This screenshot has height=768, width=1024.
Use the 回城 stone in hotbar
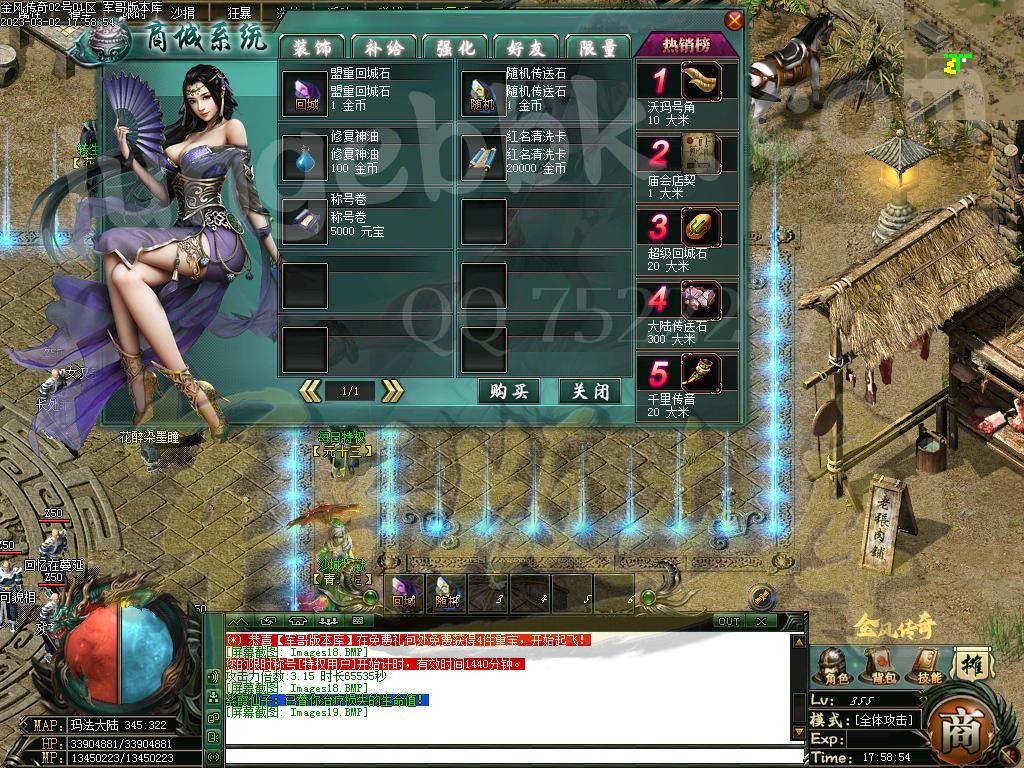(x=404, y=593)
